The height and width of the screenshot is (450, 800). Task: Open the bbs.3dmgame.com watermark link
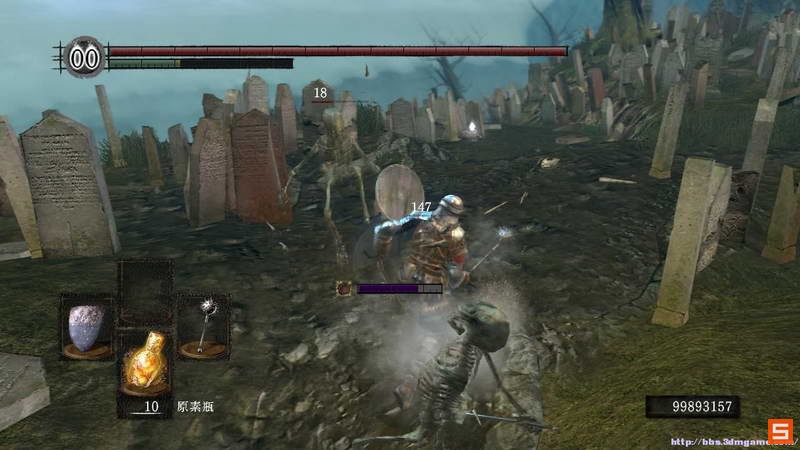click(717, 441)
